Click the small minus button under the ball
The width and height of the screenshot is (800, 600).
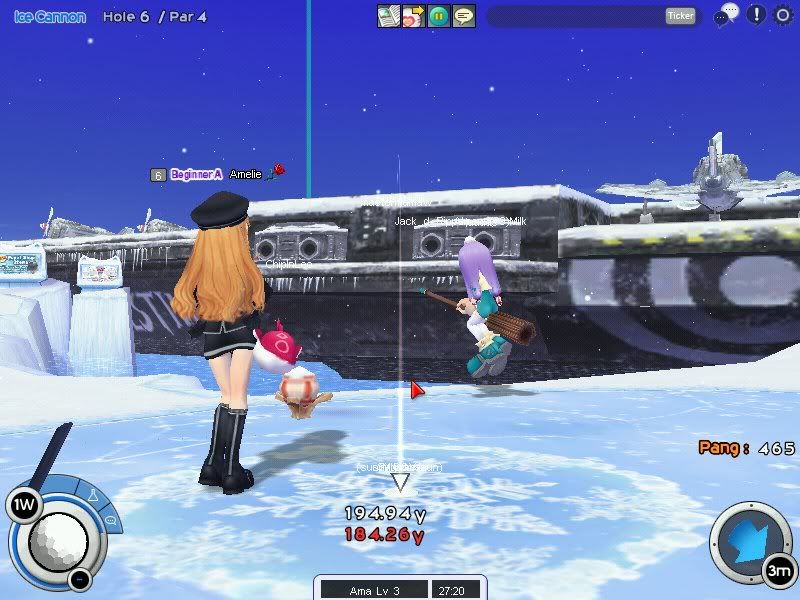point(79,578)
